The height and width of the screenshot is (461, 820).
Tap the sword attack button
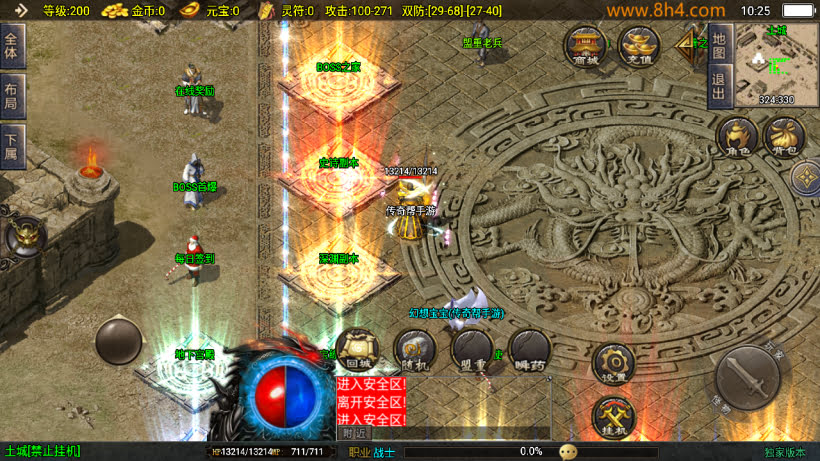(748, 377)
